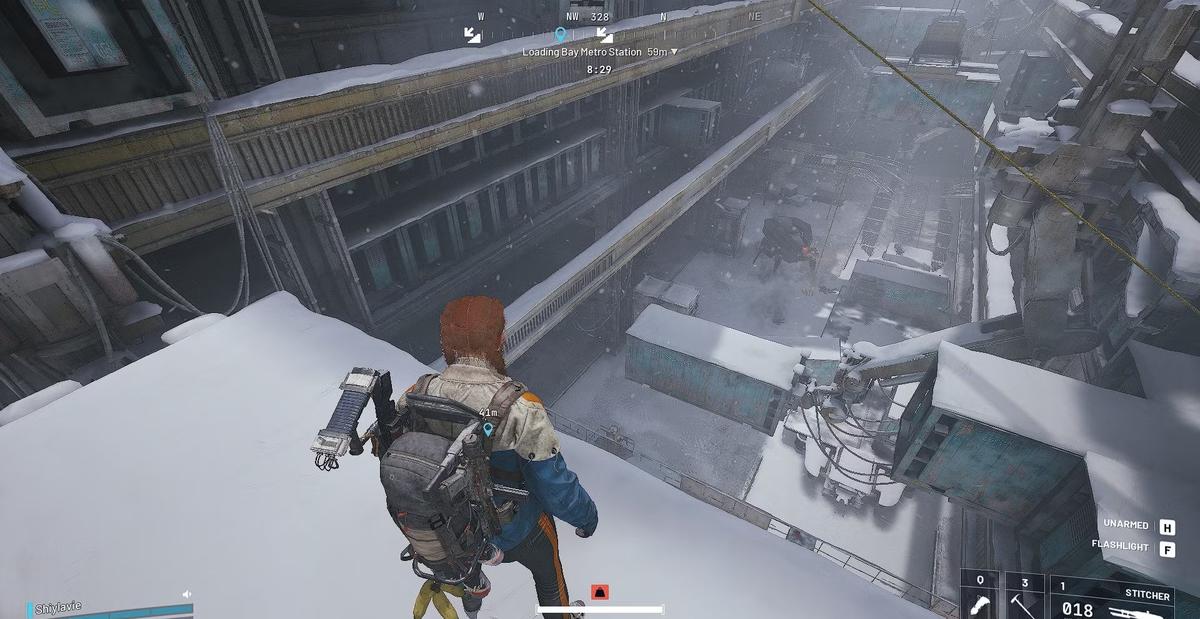Click the blue waypoint pin on the compass
1200x619 pixels.
pos(560,35)
